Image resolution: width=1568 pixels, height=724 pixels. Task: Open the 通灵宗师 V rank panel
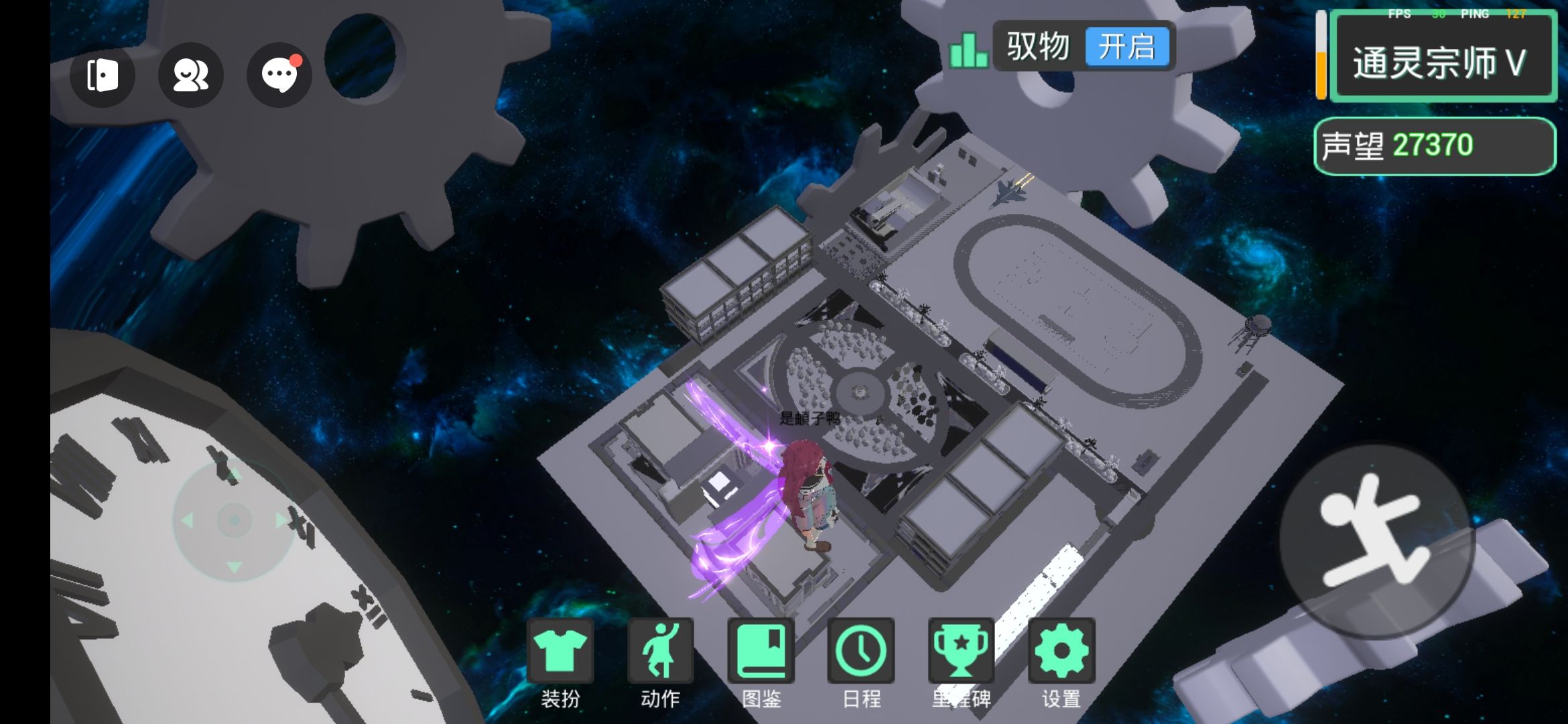click(1442, 62)
